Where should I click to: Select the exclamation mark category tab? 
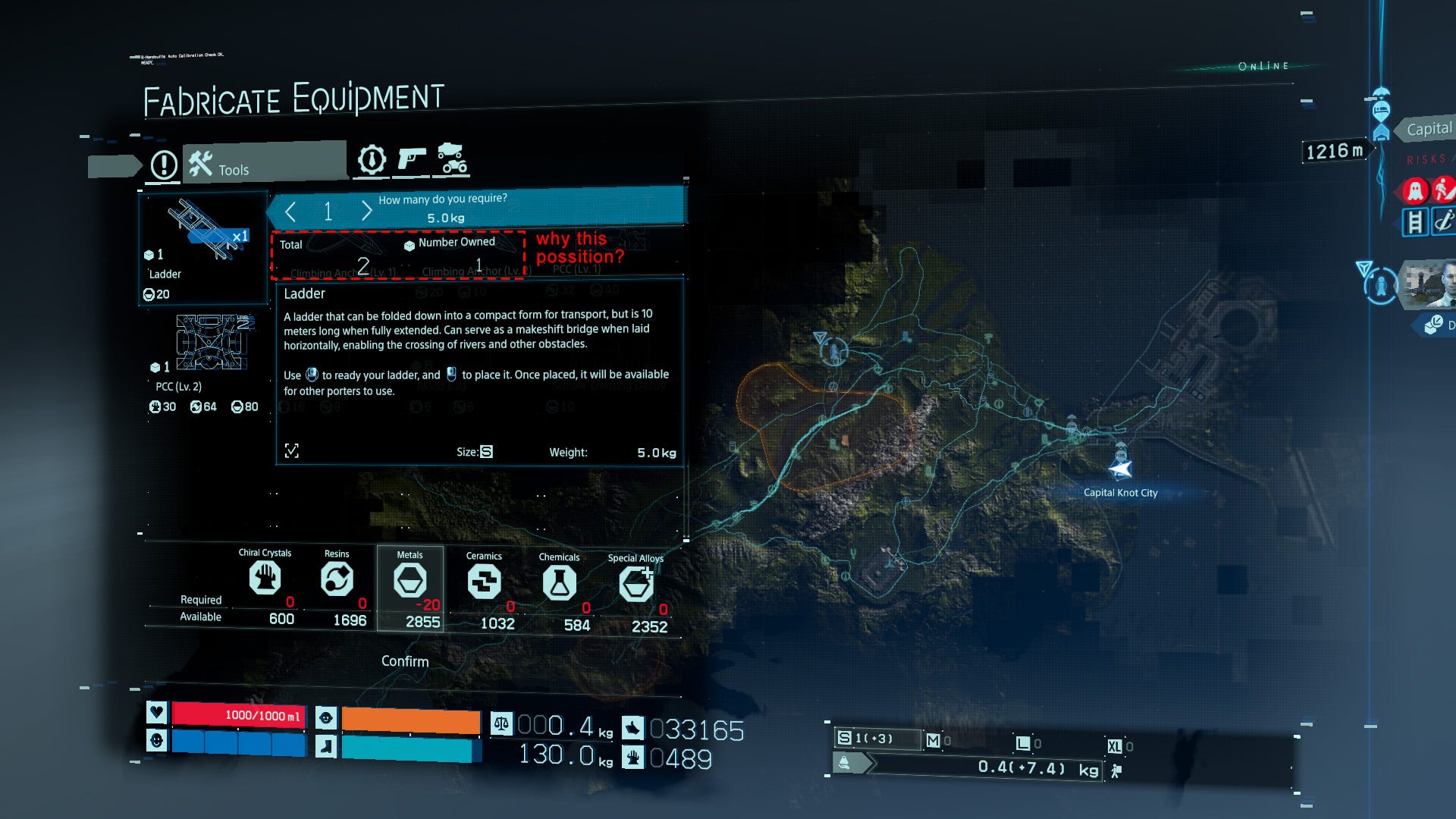pyautogui.click(x=164, y=165)
